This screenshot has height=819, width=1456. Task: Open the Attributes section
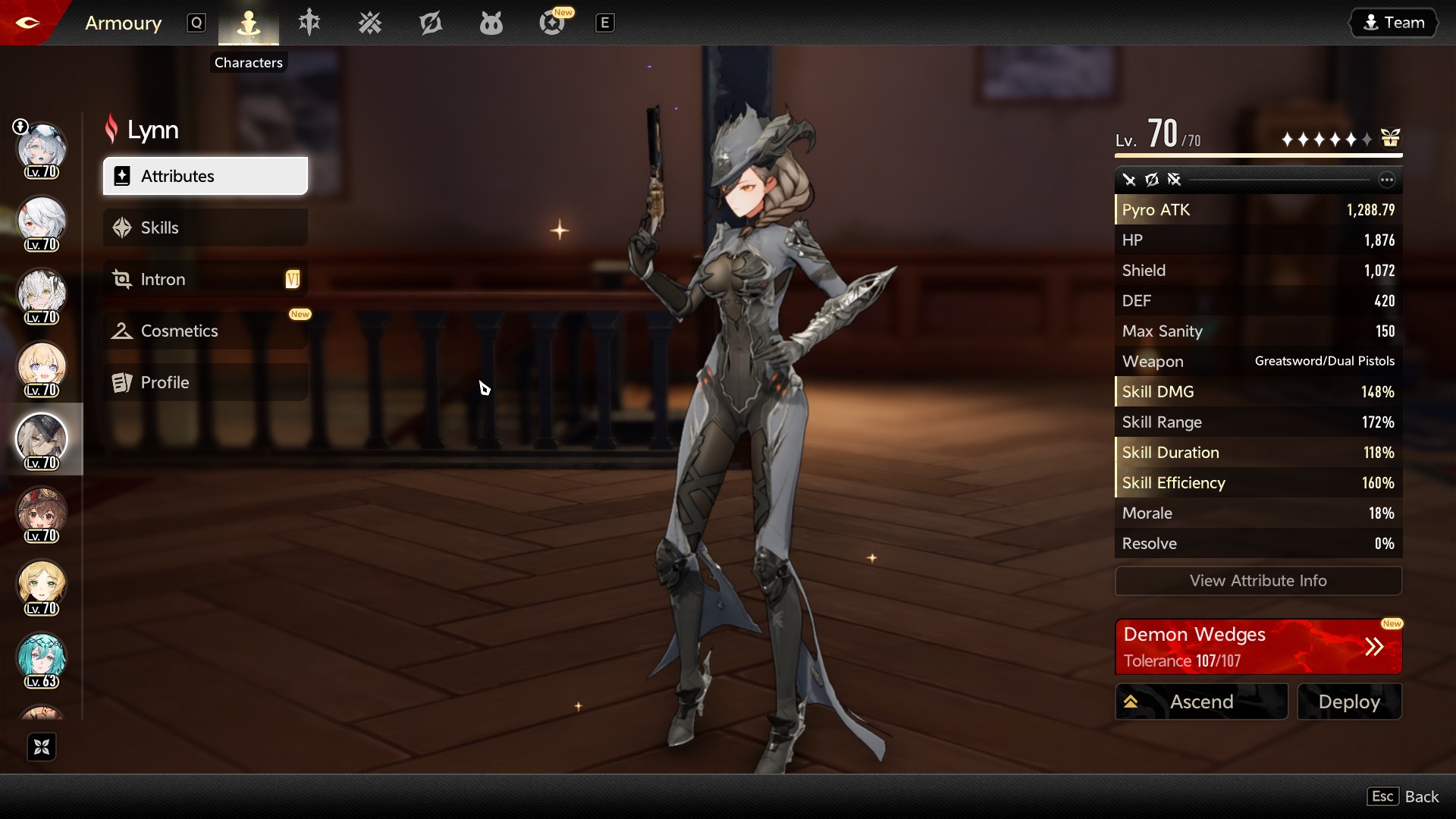(x=205, y=176)
